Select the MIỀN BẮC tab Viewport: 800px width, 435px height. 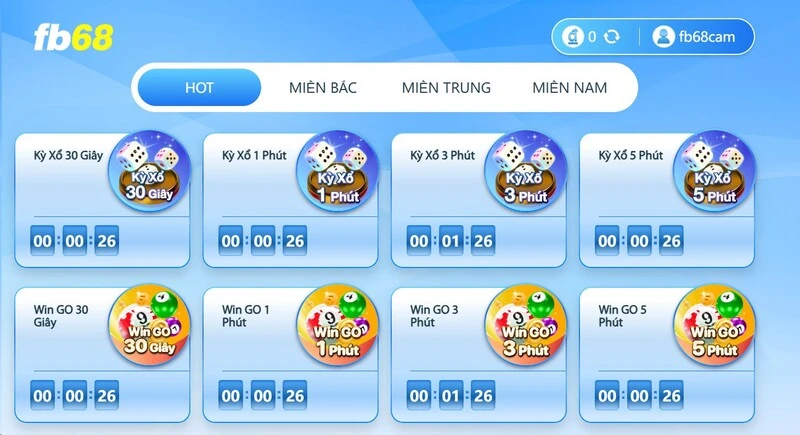point(323,87)
